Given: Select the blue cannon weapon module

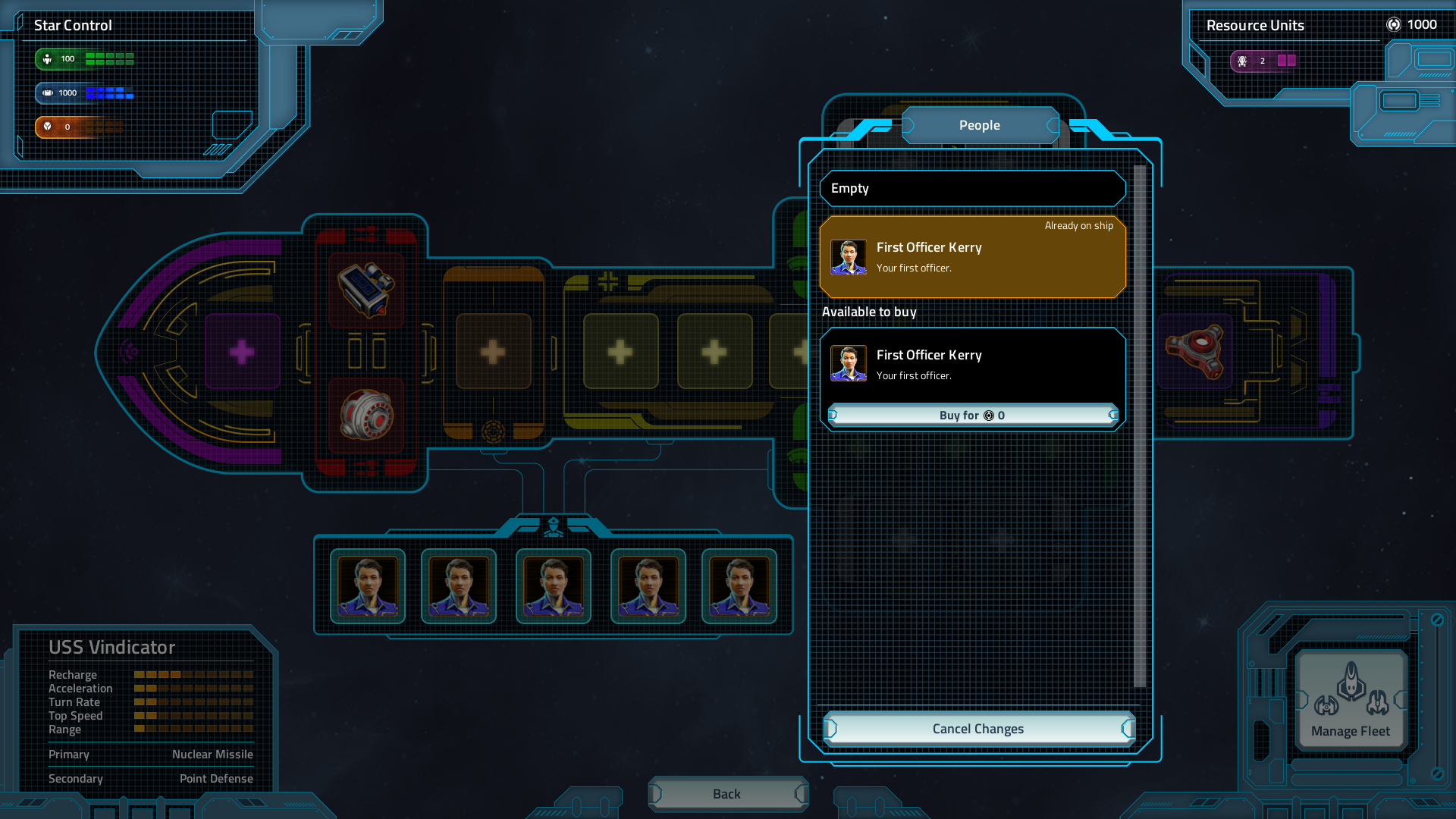Looking at the screenshot, I should click(x=366, y=290).
